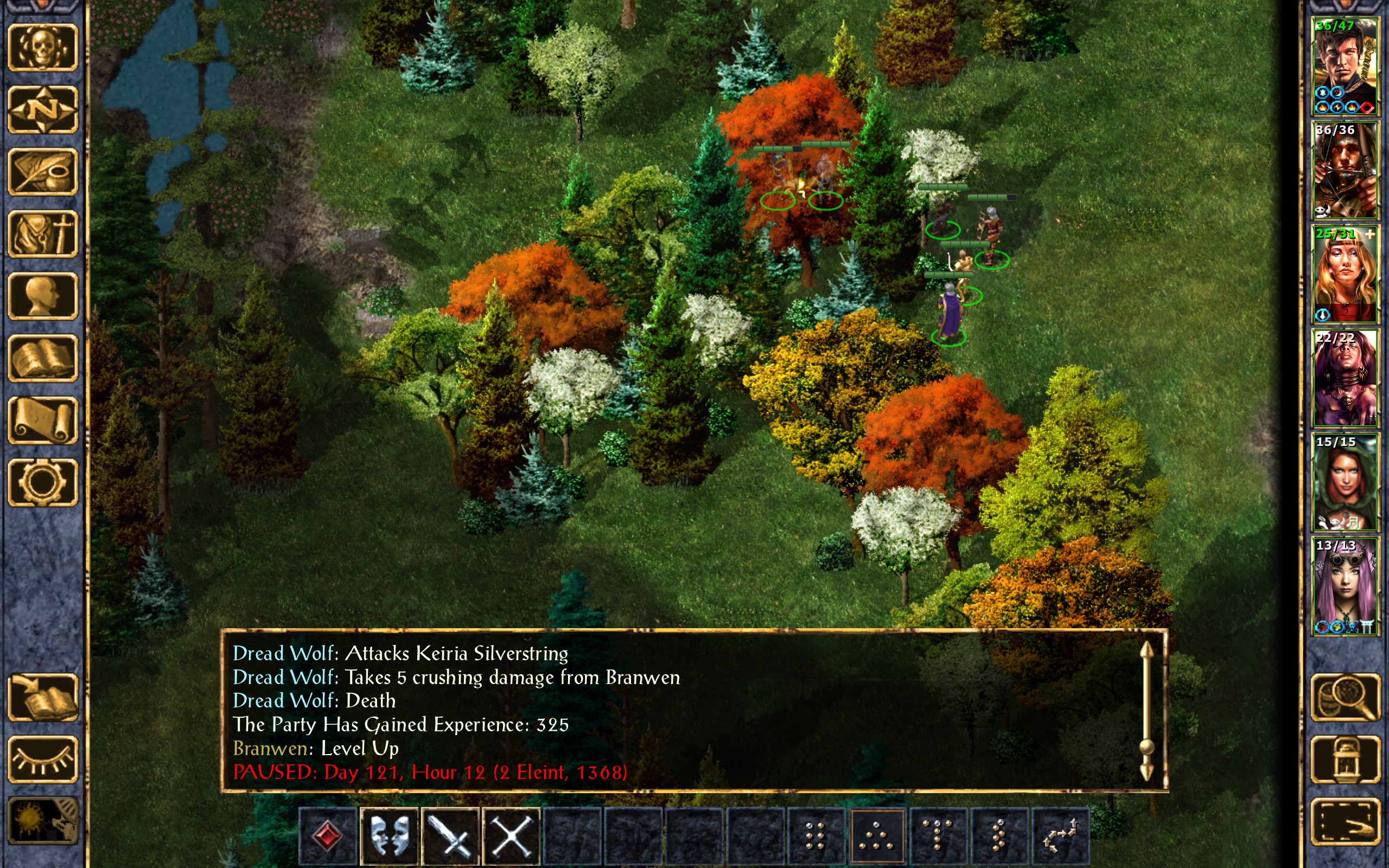Select the red-hooded woman's portrait
Image resolution: width=1389 pixels, height=868 pixels.
pos(1345,482)
